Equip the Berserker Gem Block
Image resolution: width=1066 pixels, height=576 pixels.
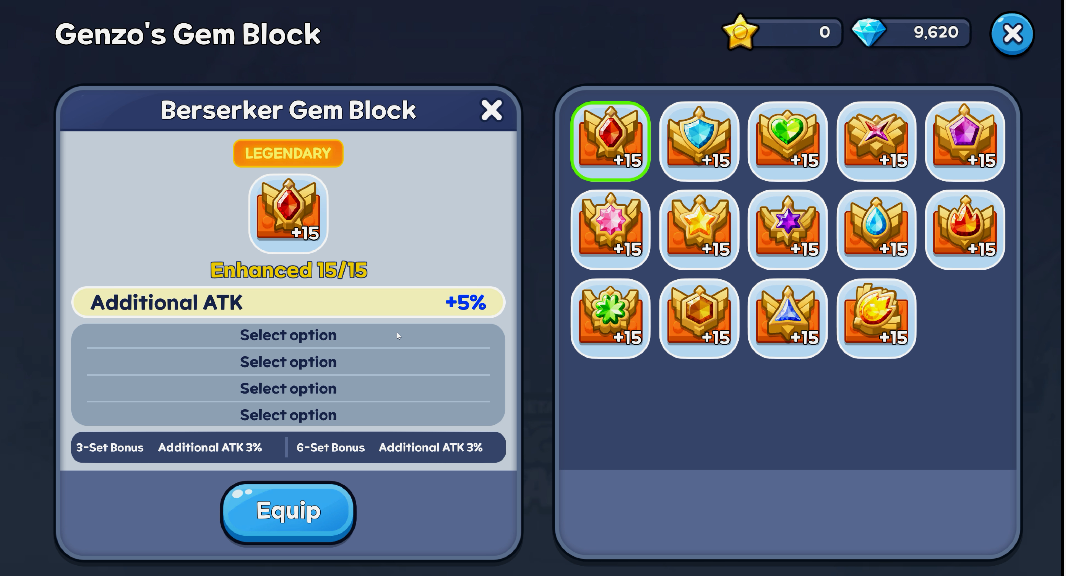point(288,512)
